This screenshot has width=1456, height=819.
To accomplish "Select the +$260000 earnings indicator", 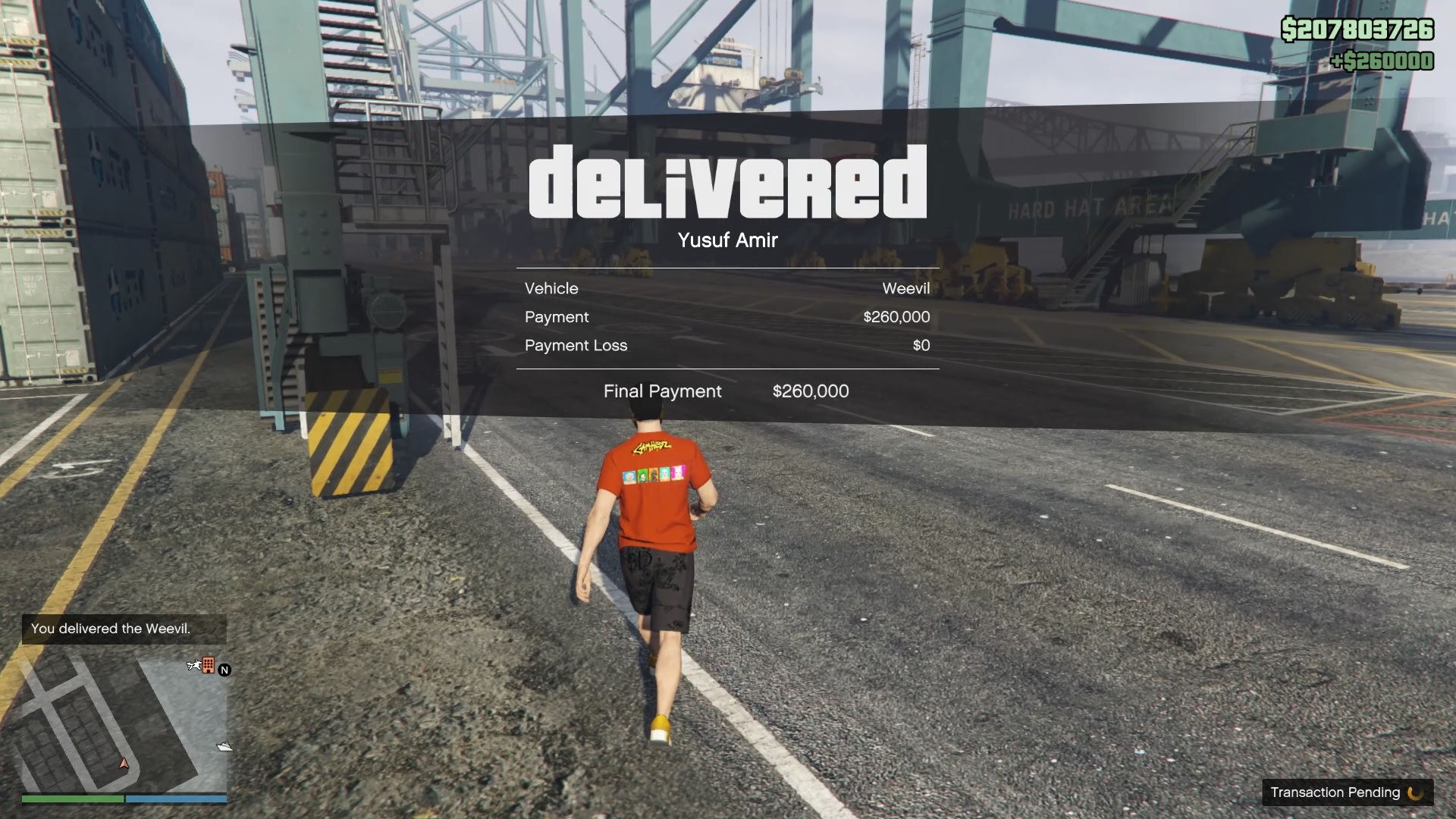I will (1383, 61).
